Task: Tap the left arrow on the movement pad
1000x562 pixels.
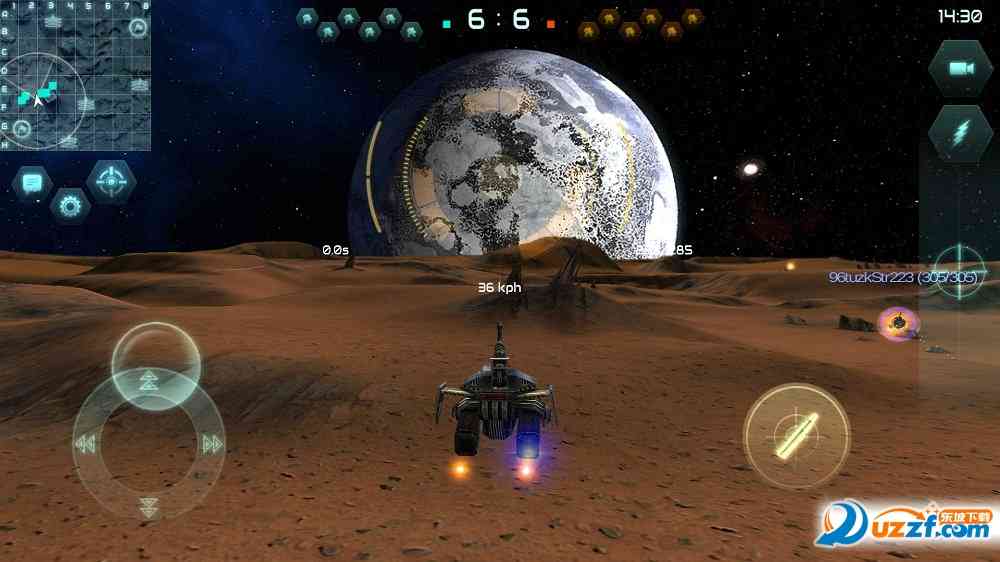Action: tap(86, 444)
